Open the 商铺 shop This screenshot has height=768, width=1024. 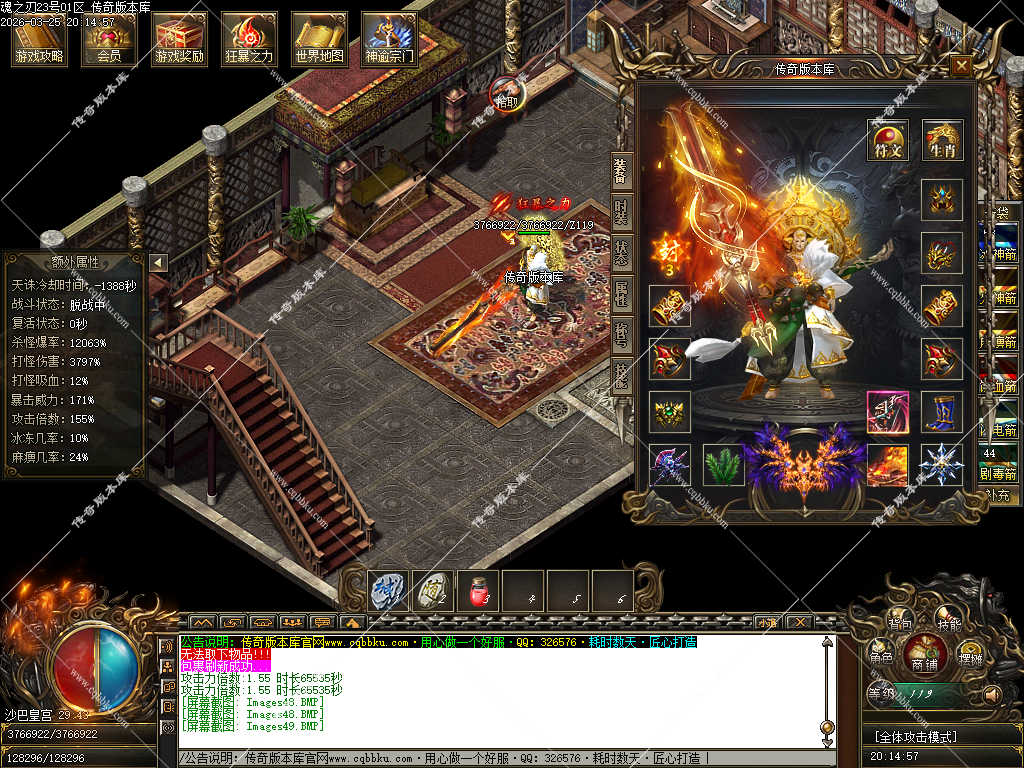coord(925,663)
